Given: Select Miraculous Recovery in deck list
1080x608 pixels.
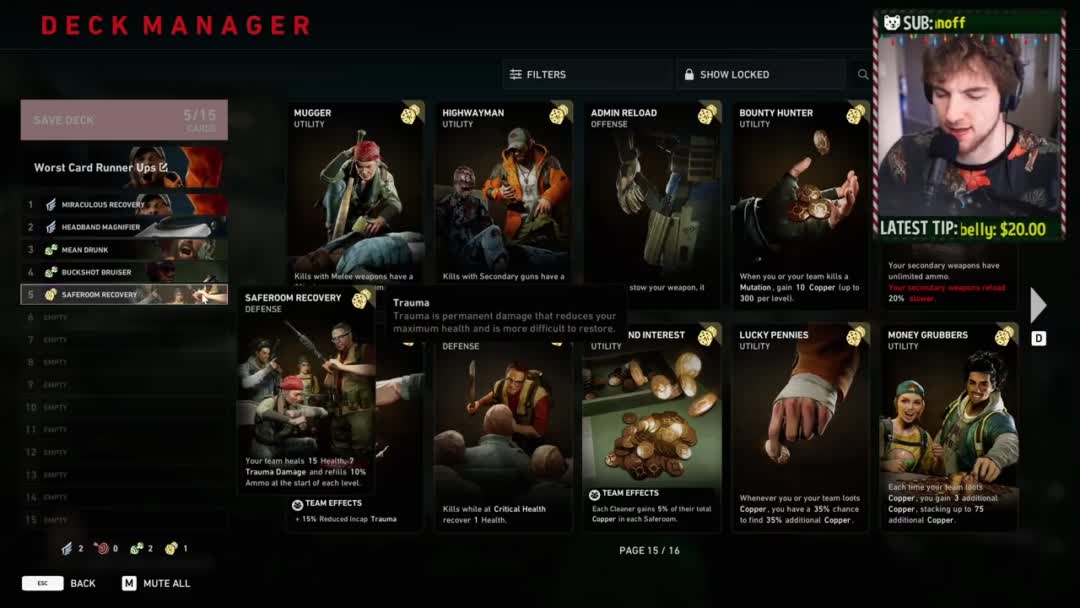Looking at the screenshot, I should 124,205.
